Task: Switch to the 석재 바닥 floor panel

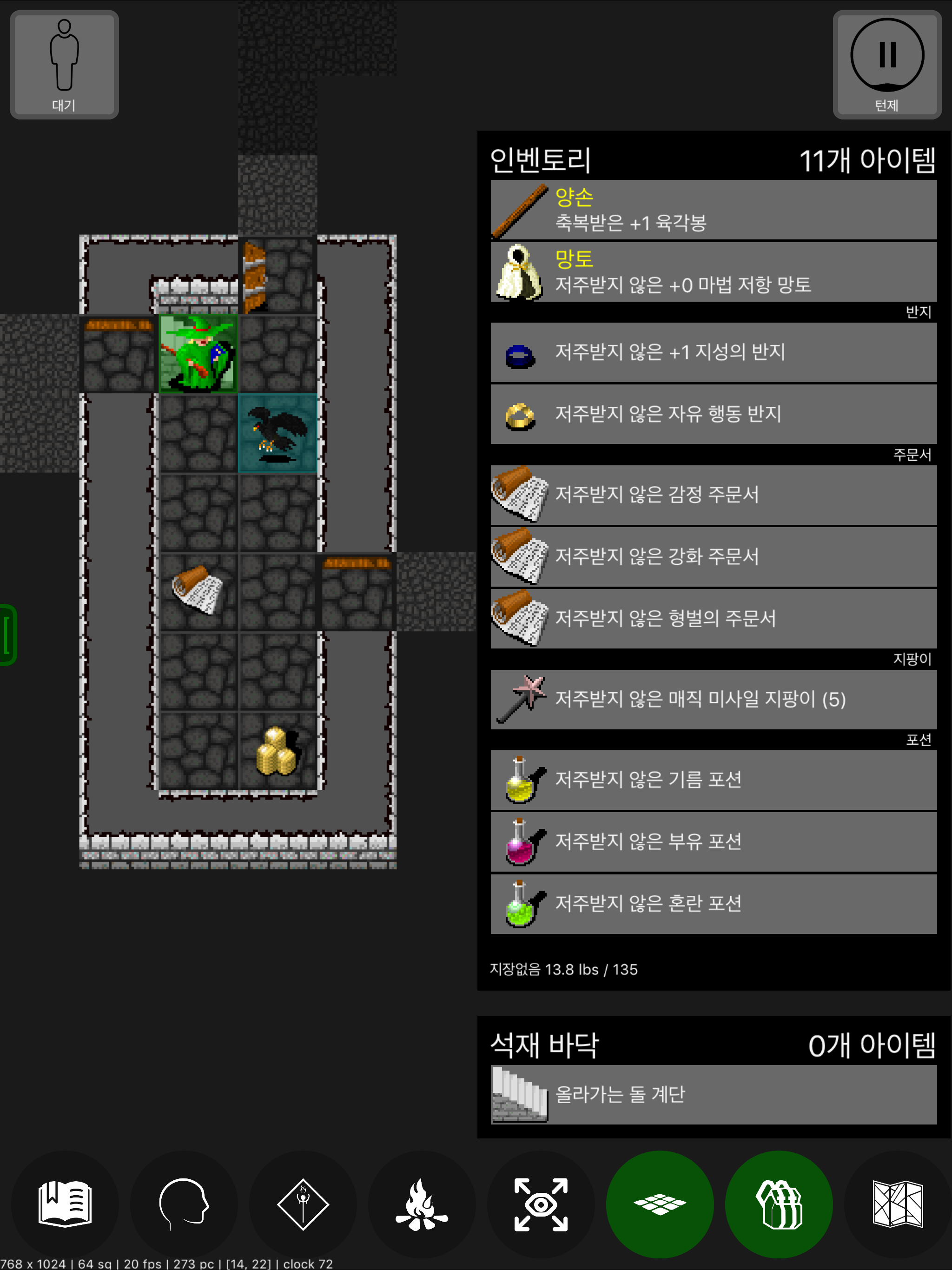Action: tap(544, 1045)
